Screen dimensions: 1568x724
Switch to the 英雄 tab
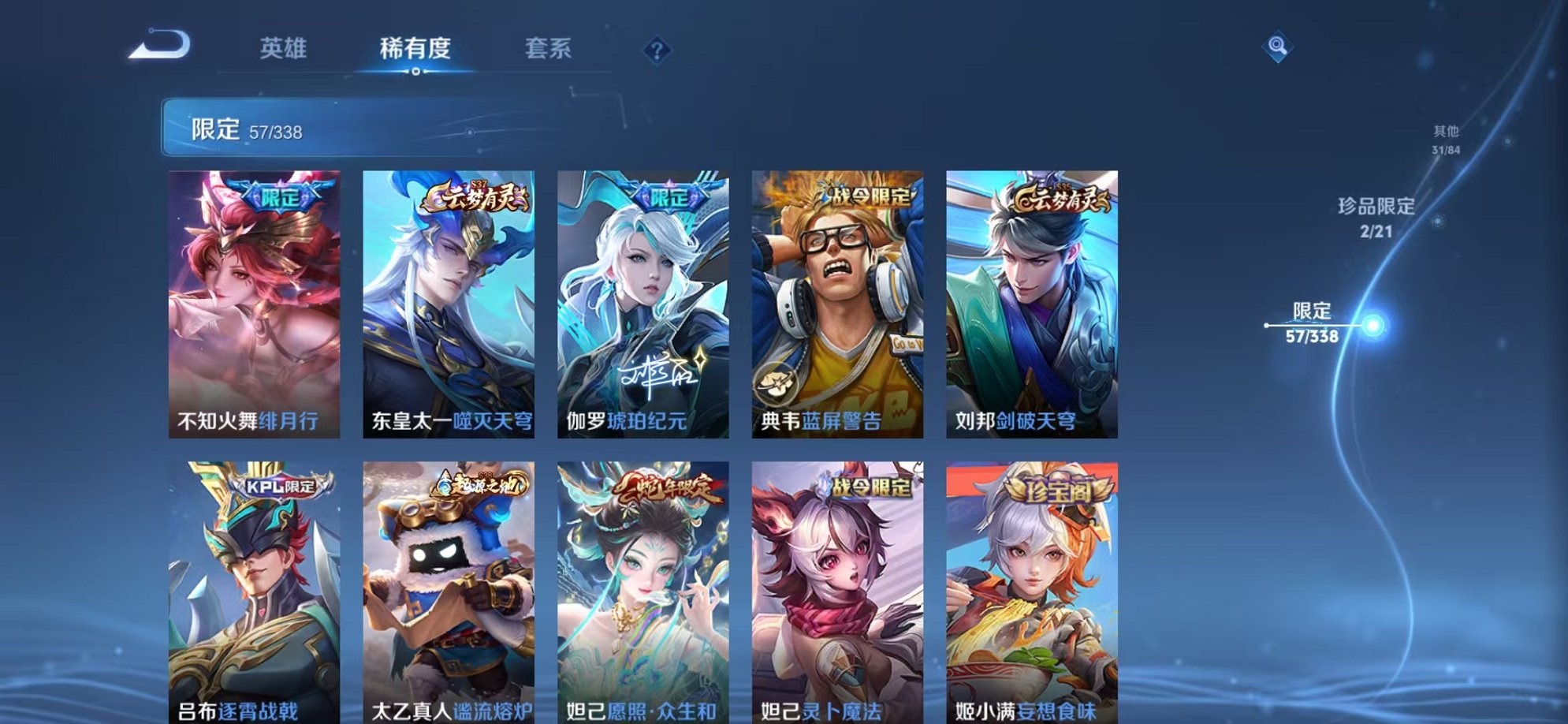tap(284, 49)
